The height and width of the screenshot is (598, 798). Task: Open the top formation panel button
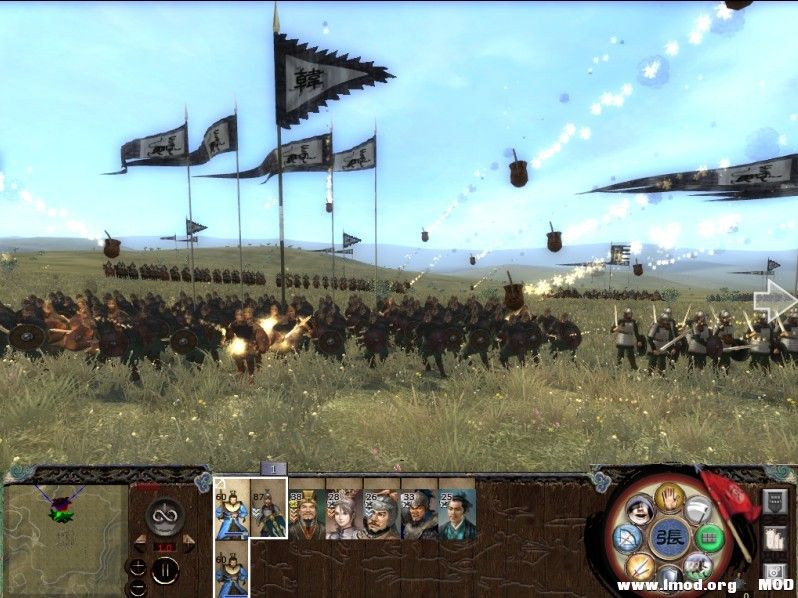coord(776,501)
